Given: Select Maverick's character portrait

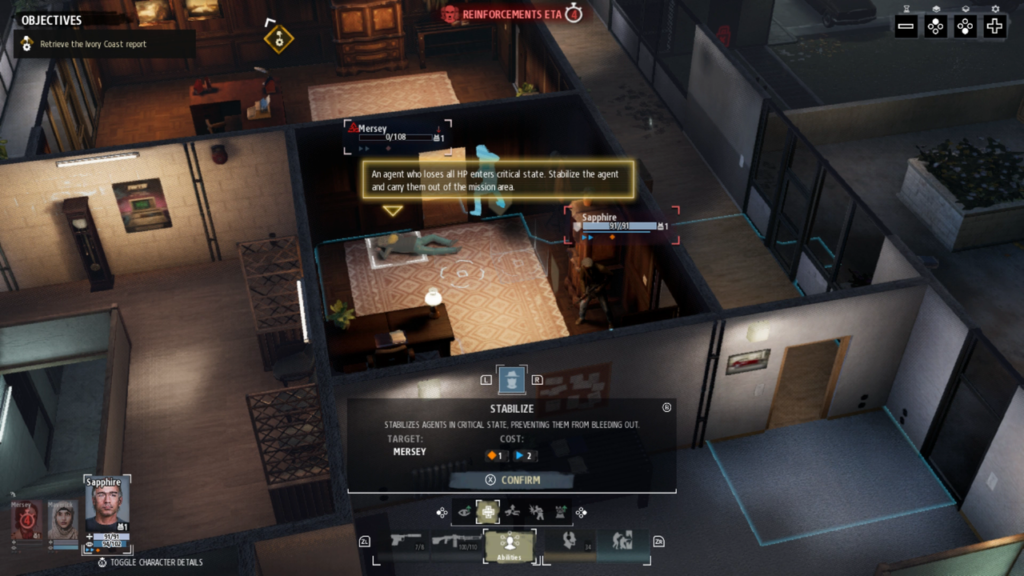Looking at the screenshot, I should click(x=62, y=520).
